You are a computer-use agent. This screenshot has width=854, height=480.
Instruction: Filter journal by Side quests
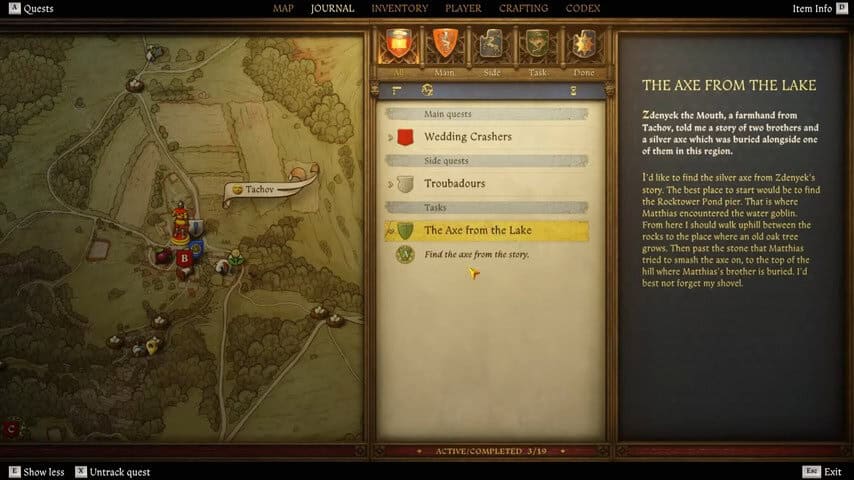click(490, 46)
